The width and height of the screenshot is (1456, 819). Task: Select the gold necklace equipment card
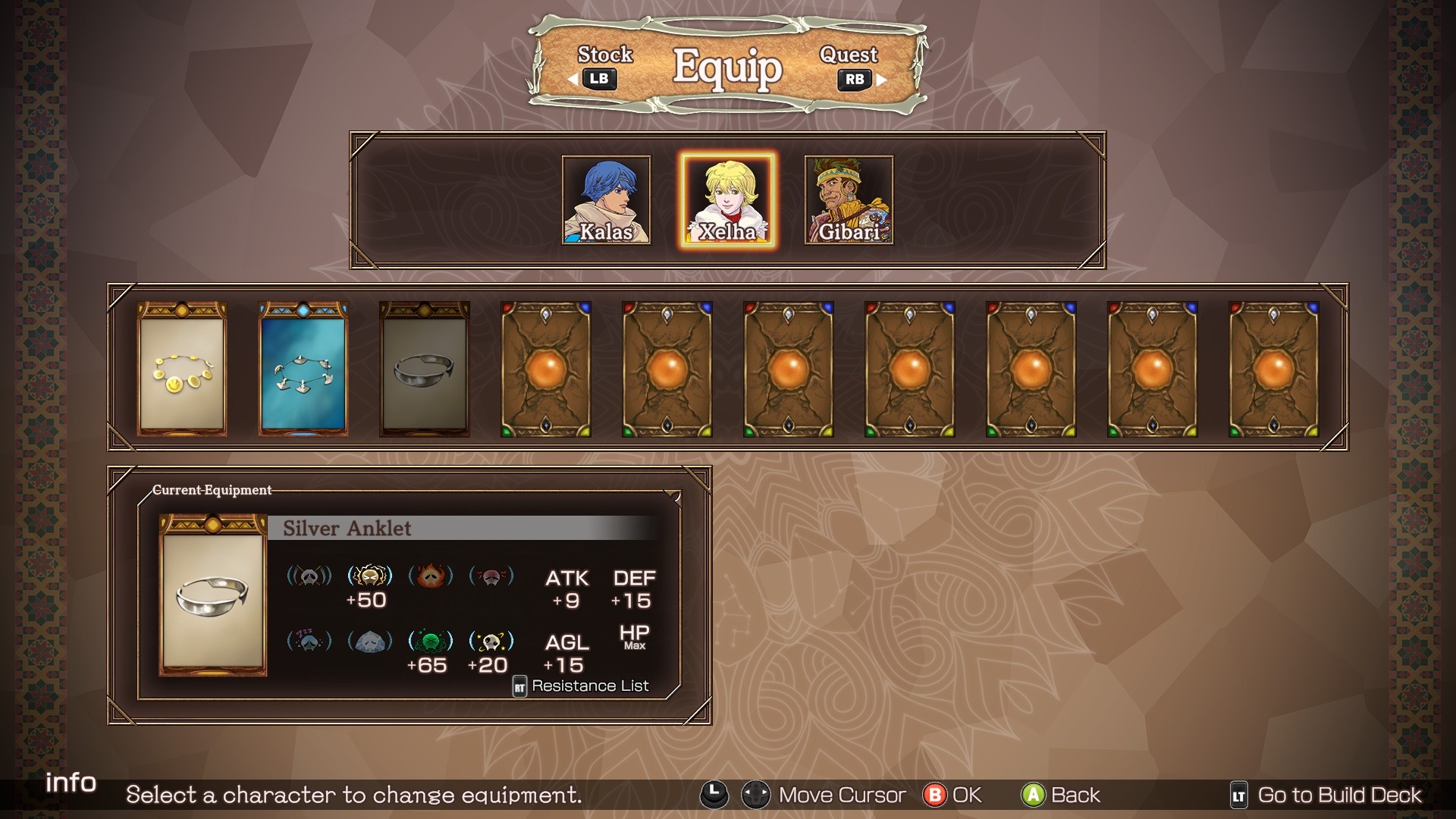182,369
